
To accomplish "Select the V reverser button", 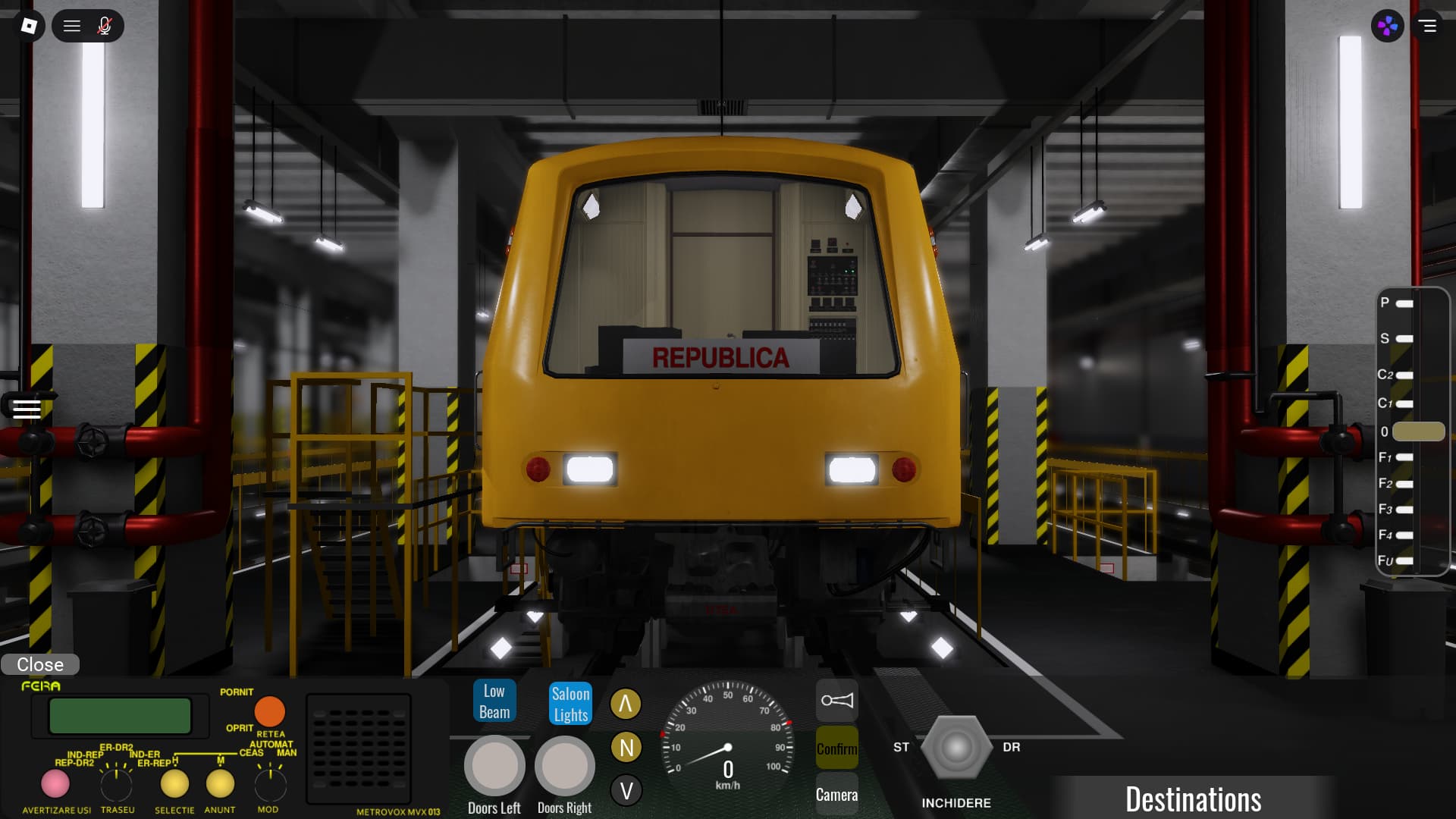I will [626, 791].
